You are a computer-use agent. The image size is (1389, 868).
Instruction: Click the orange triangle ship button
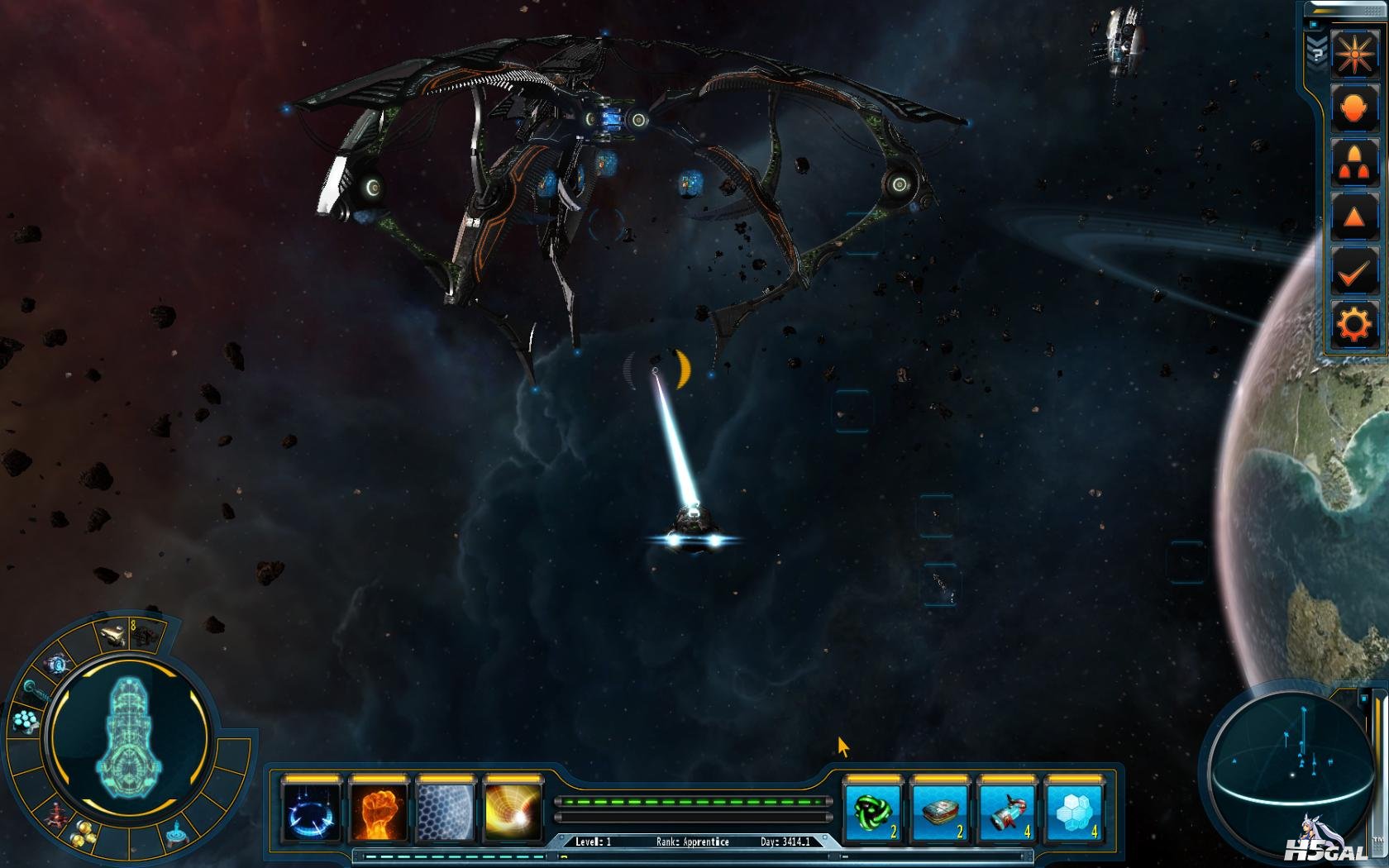coord(1353,217)
